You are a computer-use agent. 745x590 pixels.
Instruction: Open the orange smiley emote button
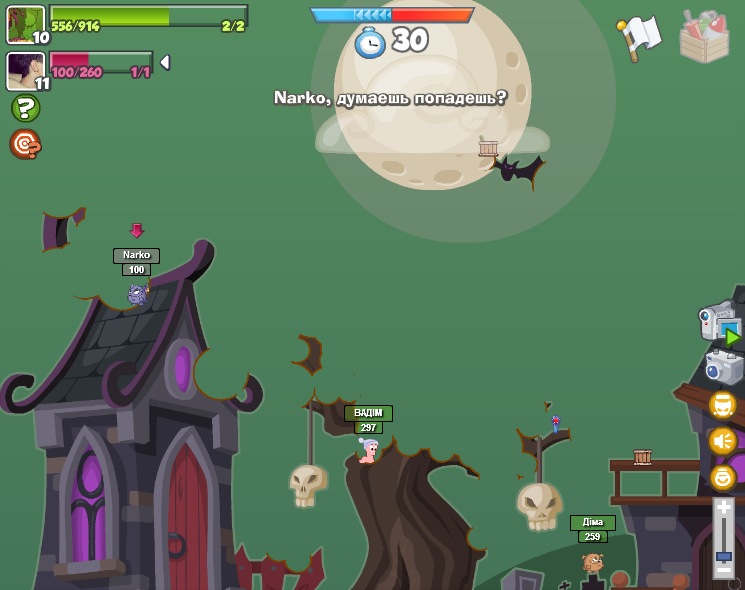(722, 477)
